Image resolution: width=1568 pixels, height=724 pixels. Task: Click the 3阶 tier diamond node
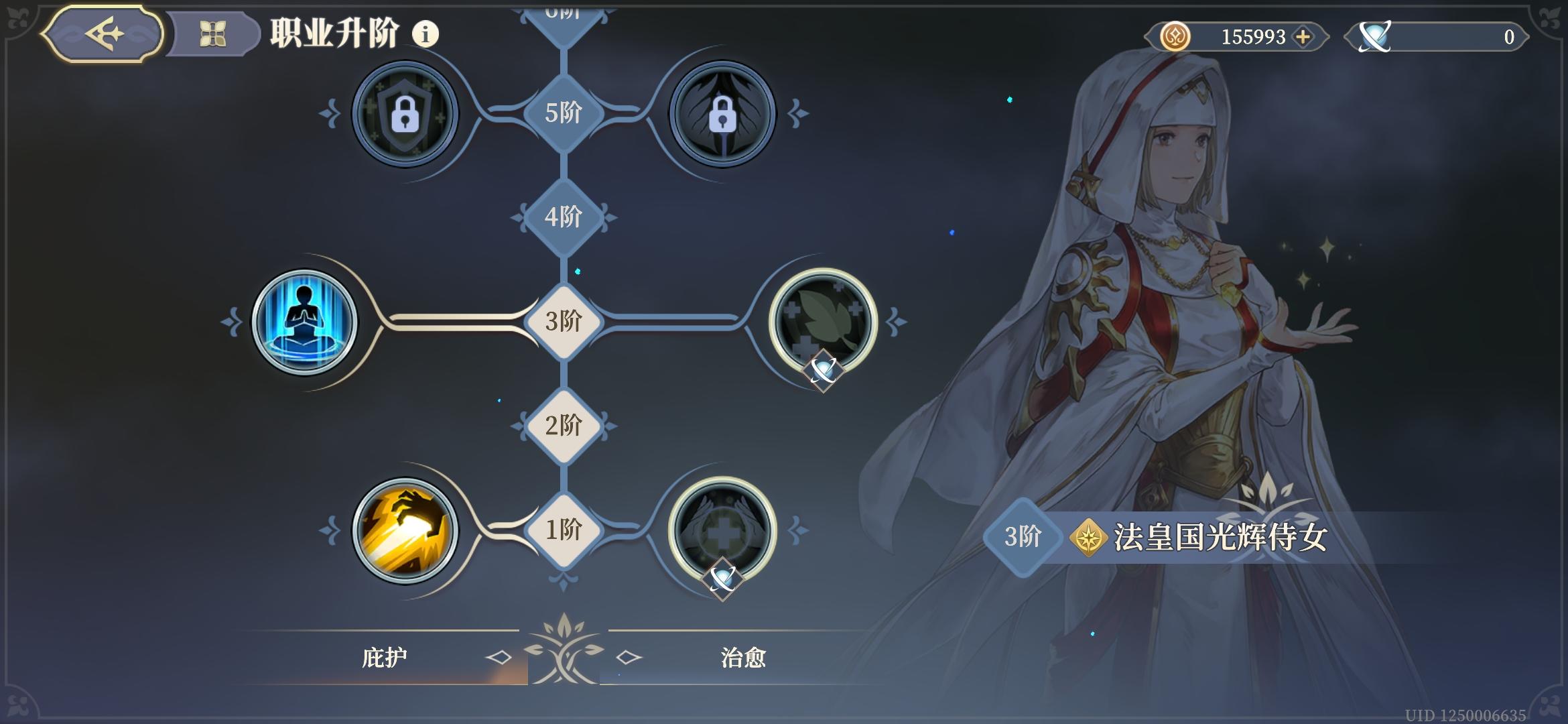pyautogui.click(x=564, y=322)
